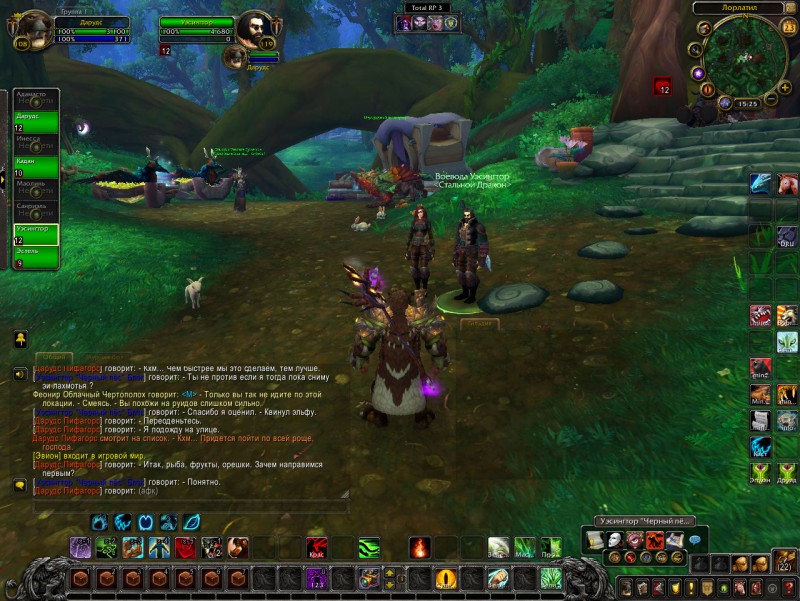Open the chat speech bubble button
This screenshot has width=800, height=601.
(696, 539)
